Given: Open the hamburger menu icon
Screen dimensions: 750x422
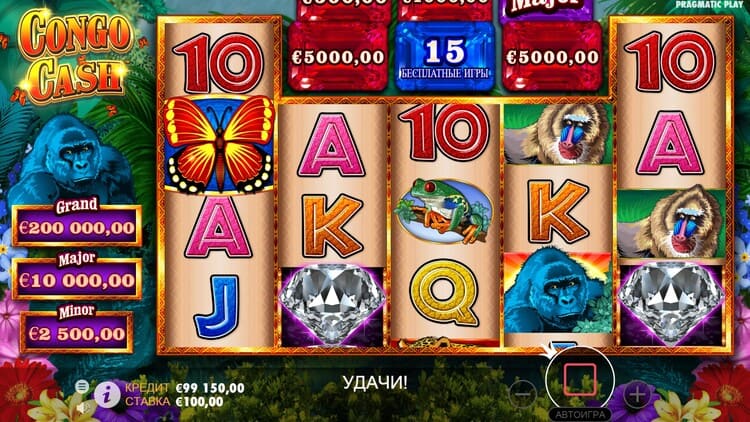Looking at the screenshot, I should pyautogui.click(x=82, y=386).
